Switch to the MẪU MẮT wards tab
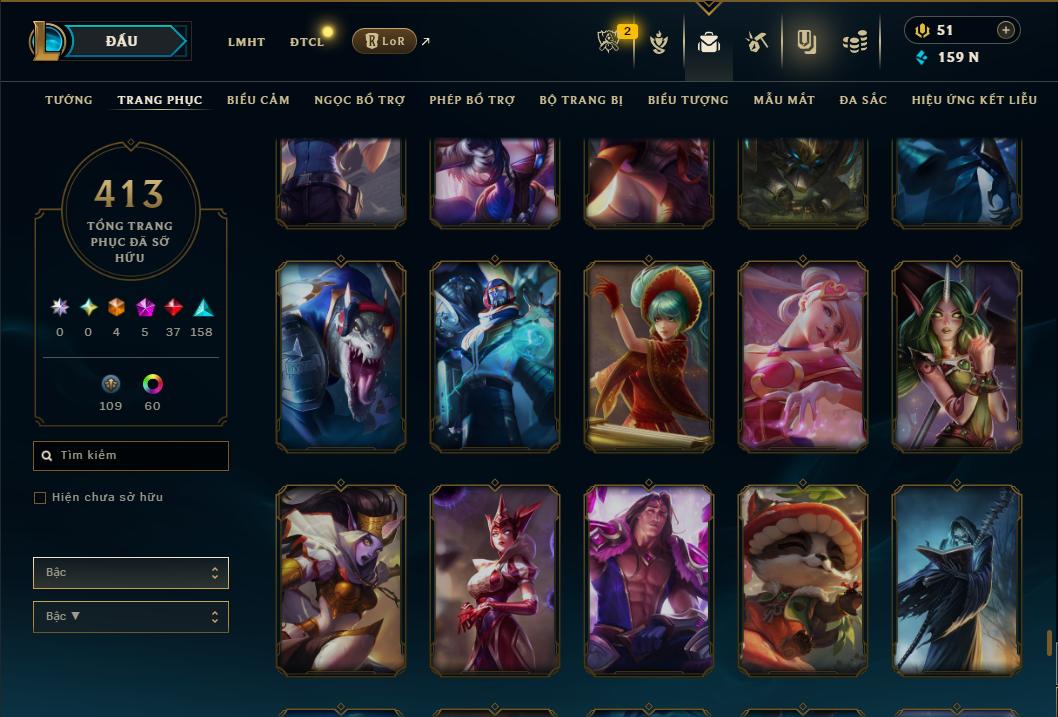Viewport: 1058px width, 717px height. 784,100
